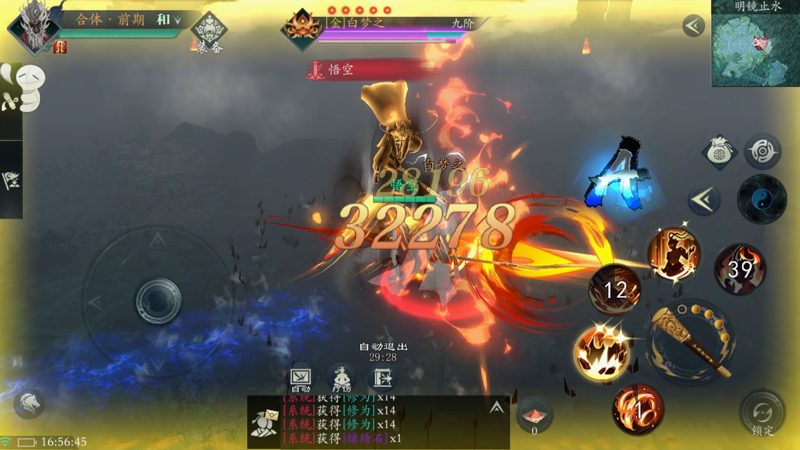The height and width of the screenshot is (450, 800).
Task: Activate the yin-yang skill button
Action: coord(761,199)
